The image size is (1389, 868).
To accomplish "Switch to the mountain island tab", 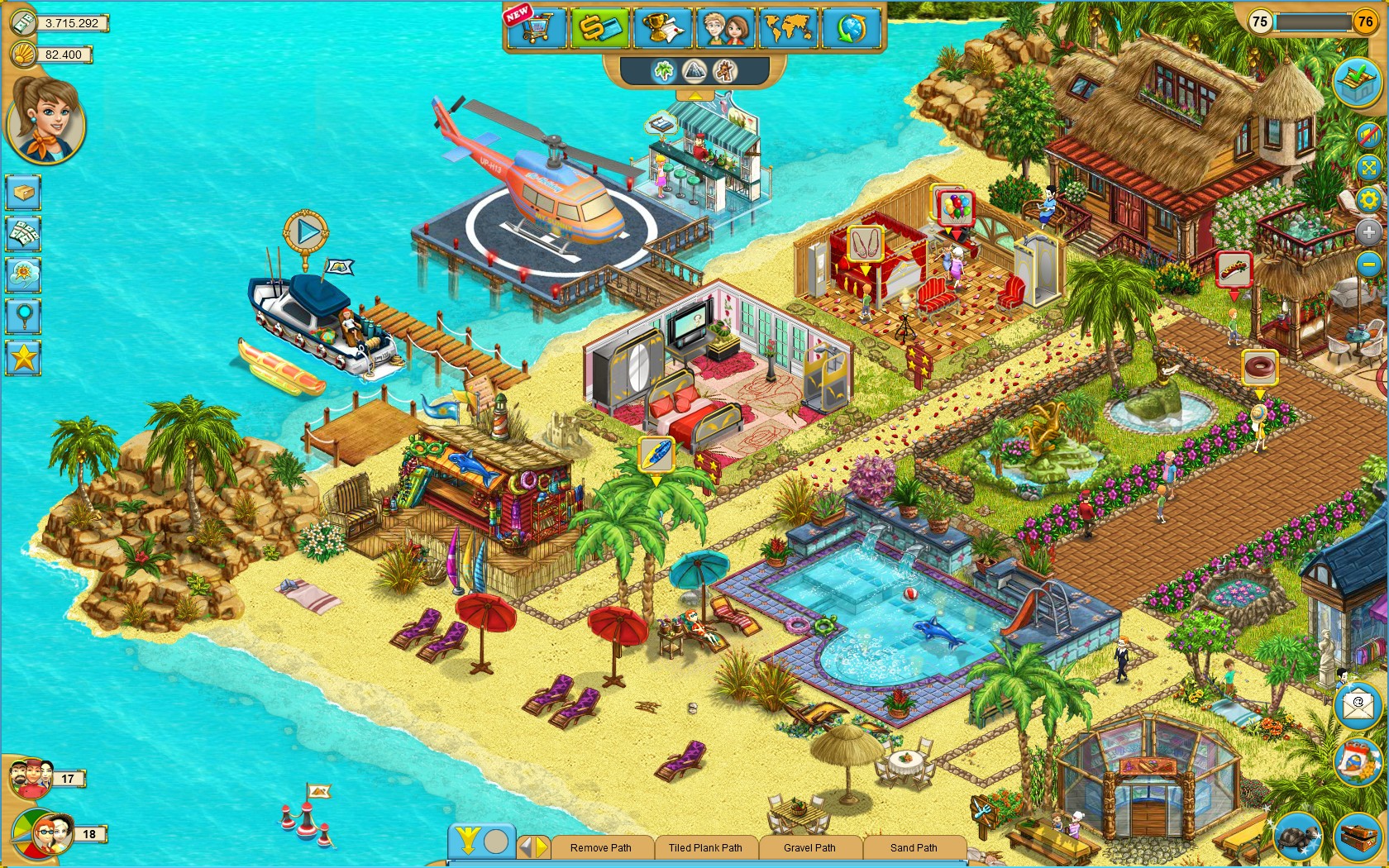I will point(693,72).
